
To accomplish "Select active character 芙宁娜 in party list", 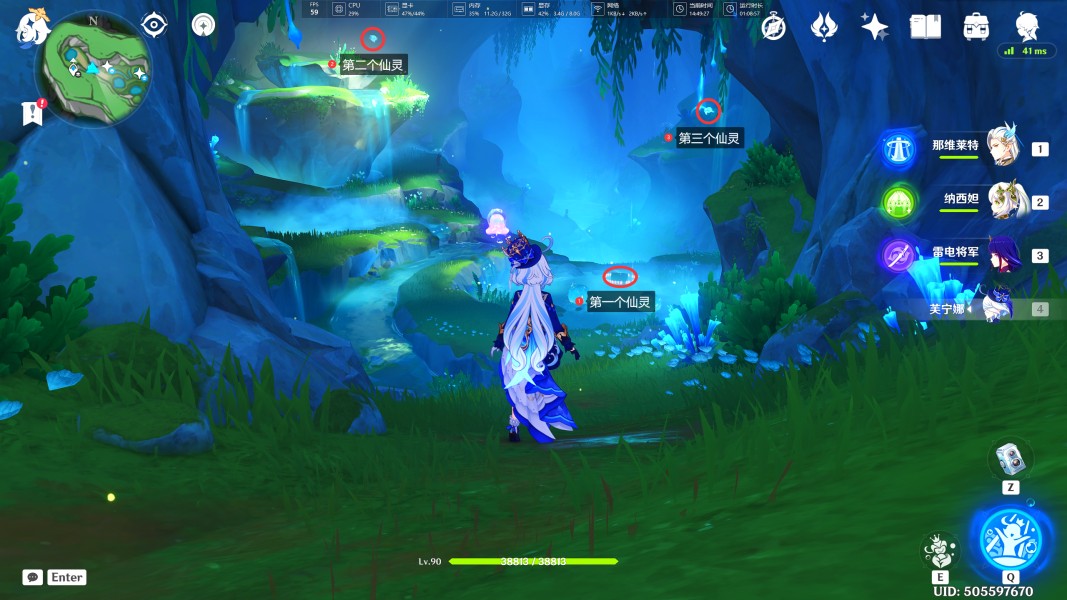I will pos(998,307).
